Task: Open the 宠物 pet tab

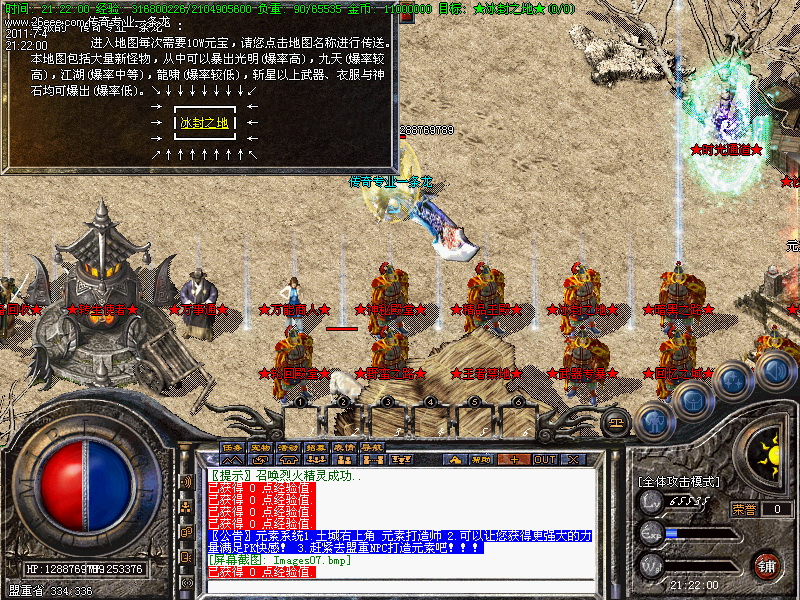Action: pos(260,446)
